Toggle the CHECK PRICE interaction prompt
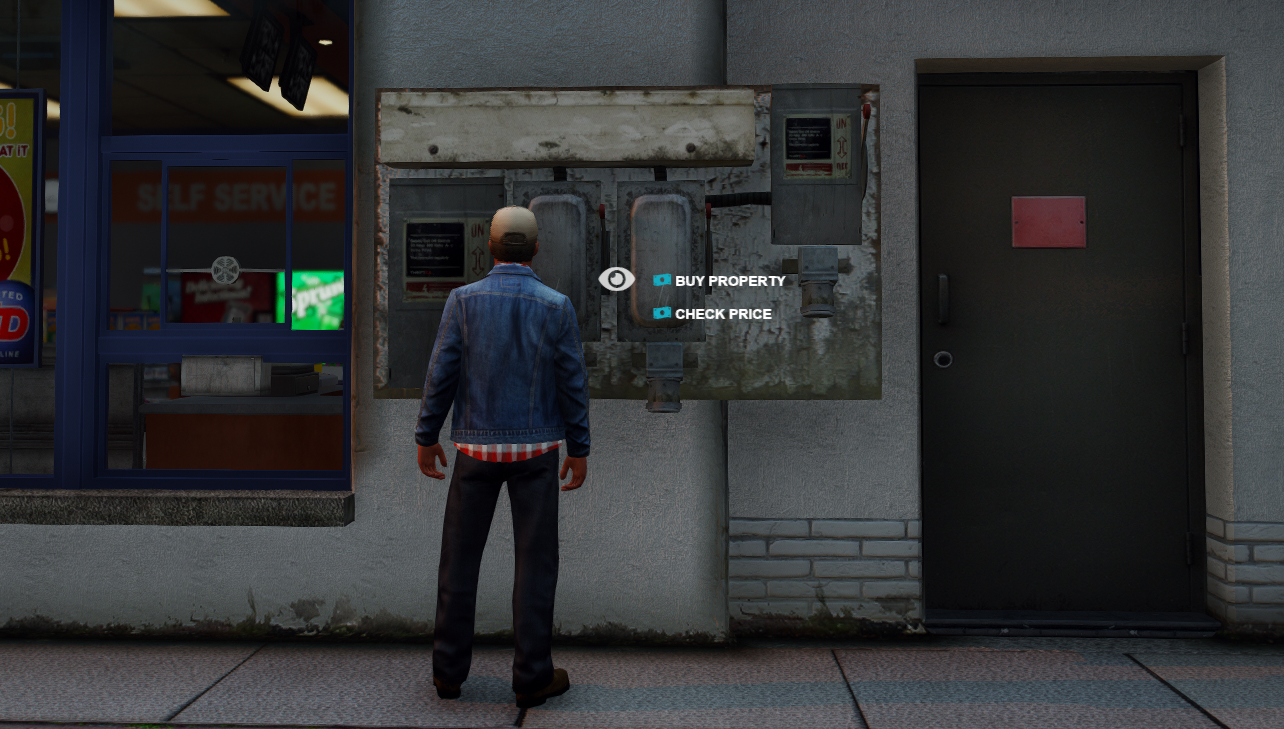This screenshot has height=729, width=1284. click(x=722, y=313)
